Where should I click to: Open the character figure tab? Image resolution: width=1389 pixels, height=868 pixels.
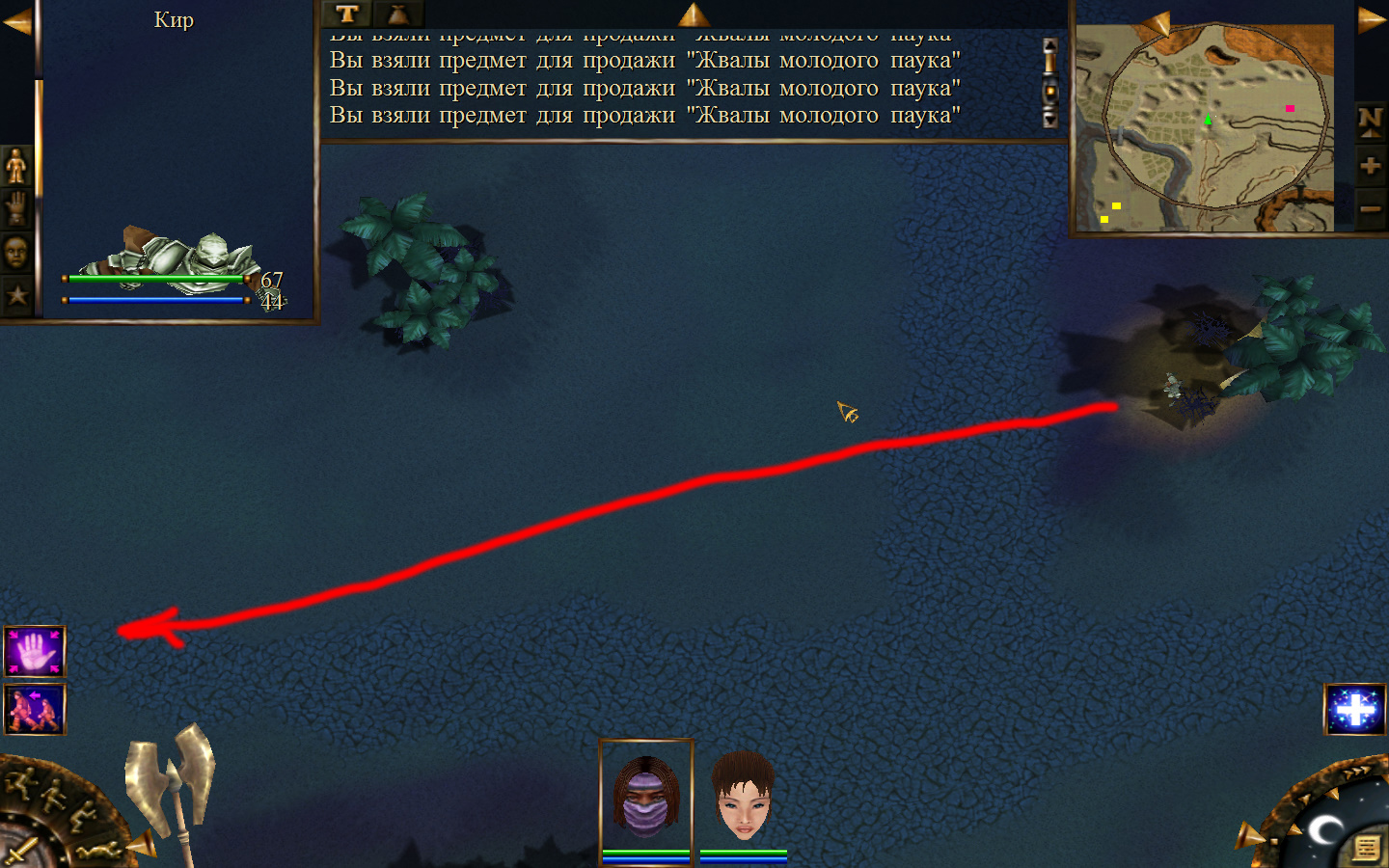(x=16, y=166)
